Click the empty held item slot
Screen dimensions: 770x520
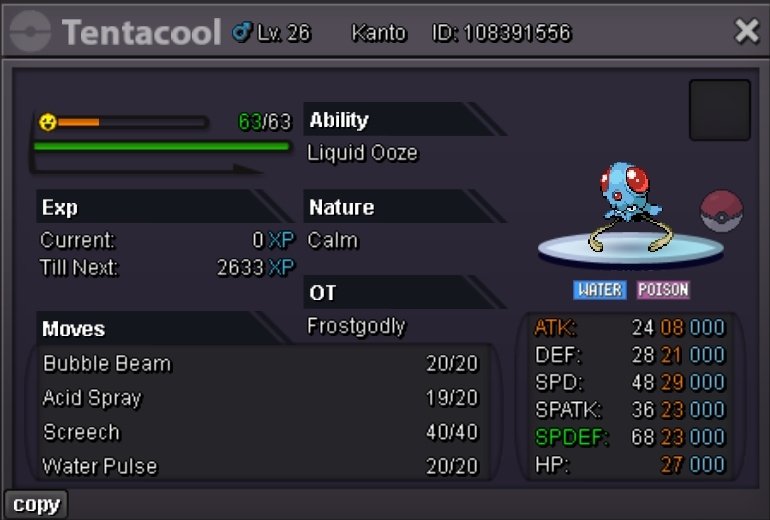click(x=719, y=110)
